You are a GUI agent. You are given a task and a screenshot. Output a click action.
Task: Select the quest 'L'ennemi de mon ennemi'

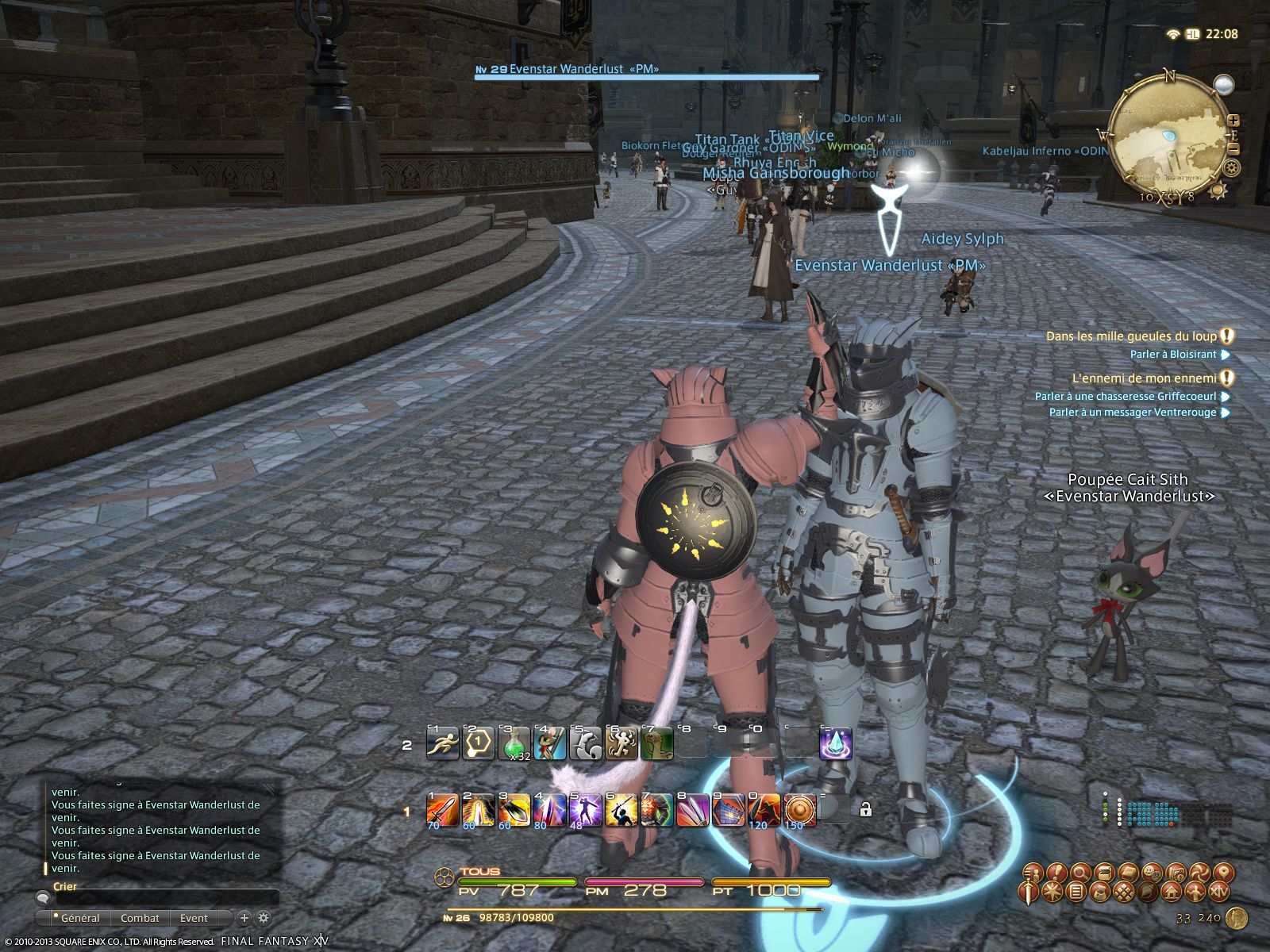tap(1144, 378)
